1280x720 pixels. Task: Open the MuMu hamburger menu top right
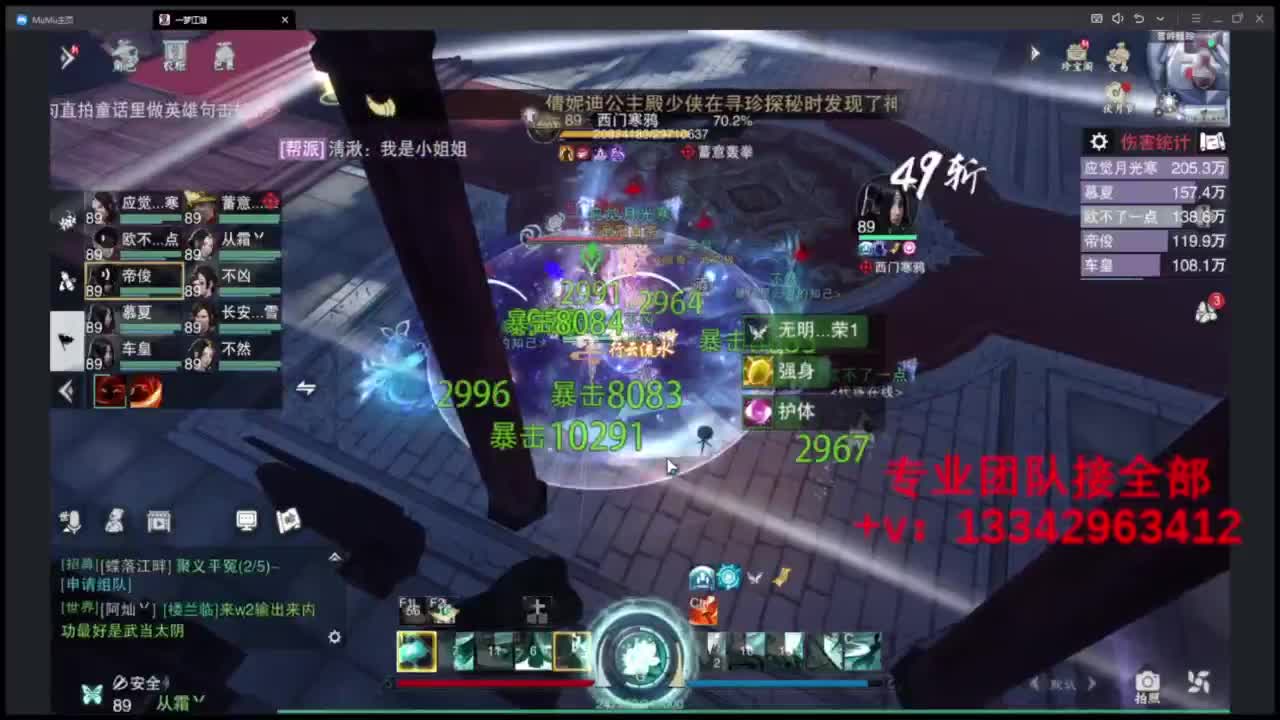click(x=1196, y=19)
